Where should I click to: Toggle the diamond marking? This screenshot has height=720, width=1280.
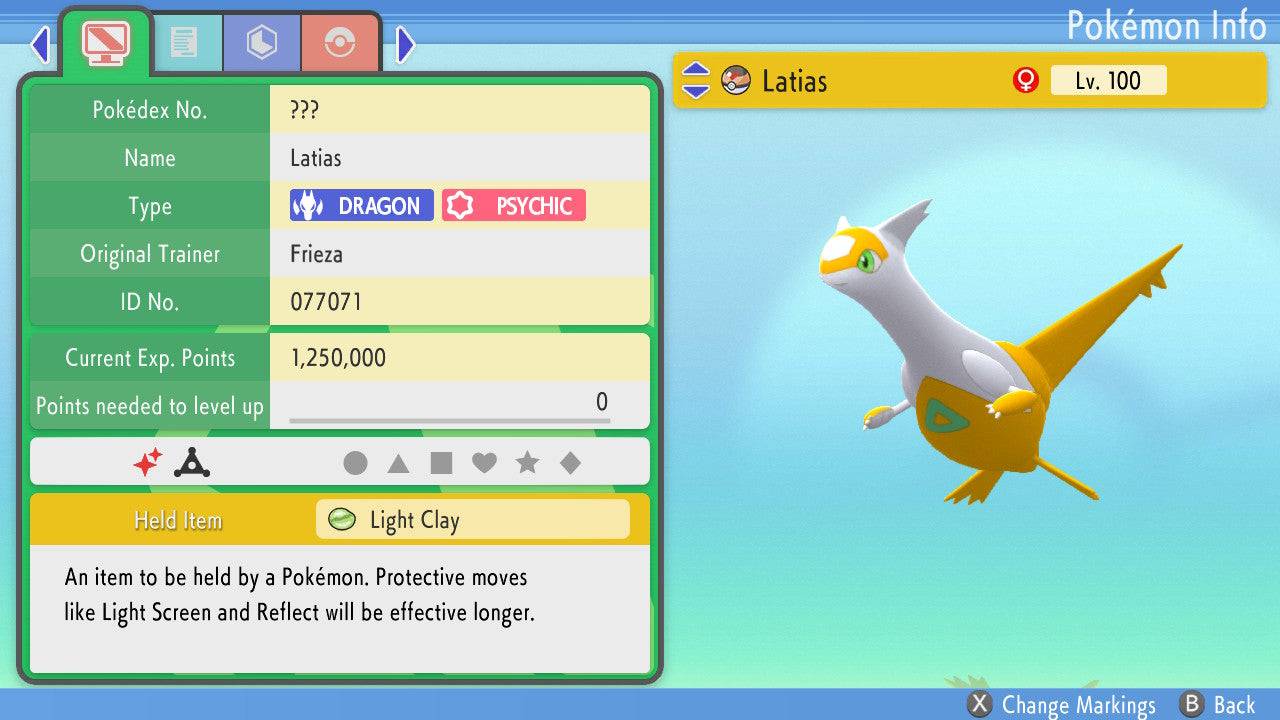pos(570,463)
